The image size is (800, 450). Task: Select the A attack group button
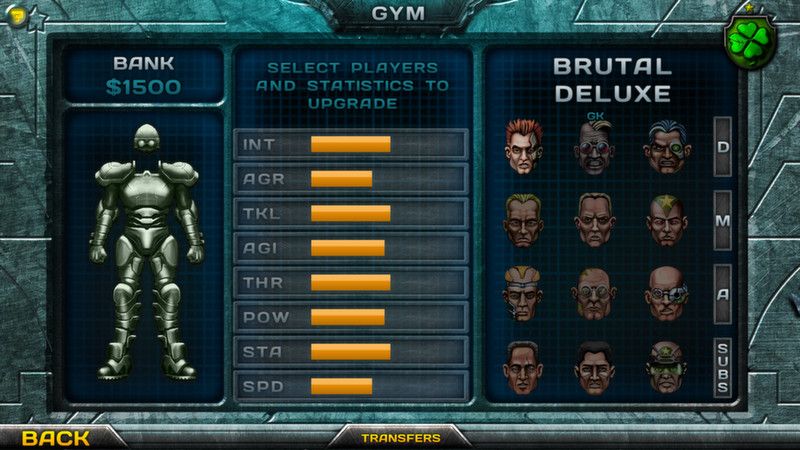click(x=722, y=292)
